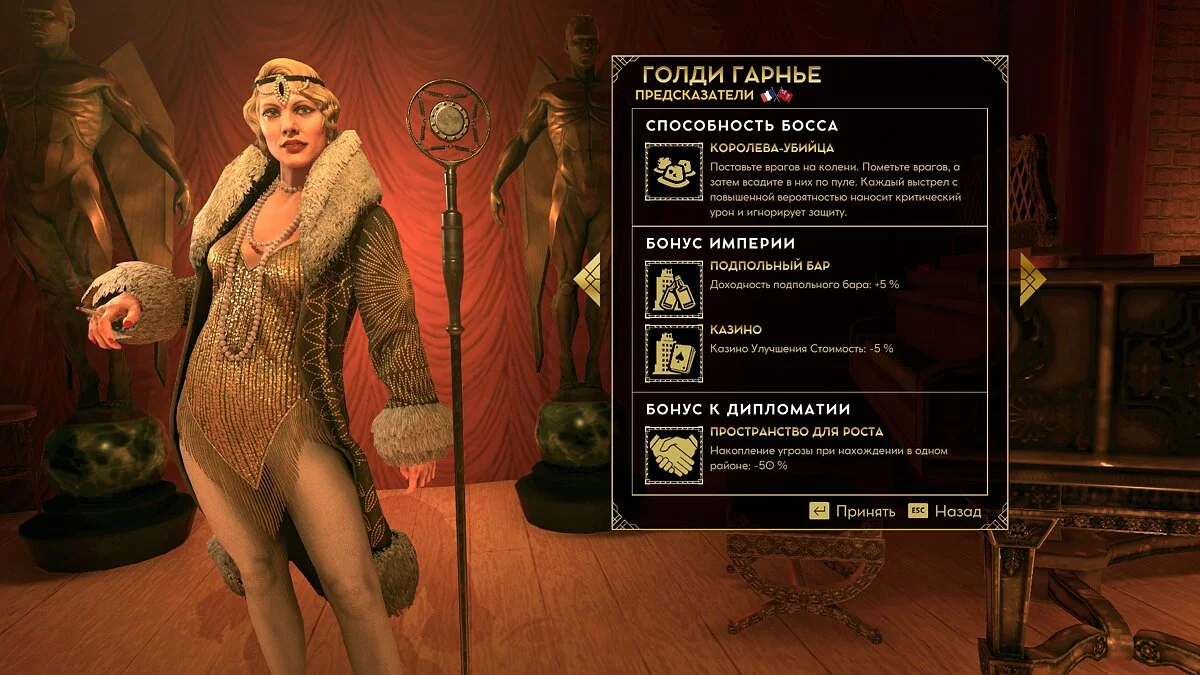Show the previous boss with left arrow
Viewport: 1200px width, 675px height.
(591, 278)
